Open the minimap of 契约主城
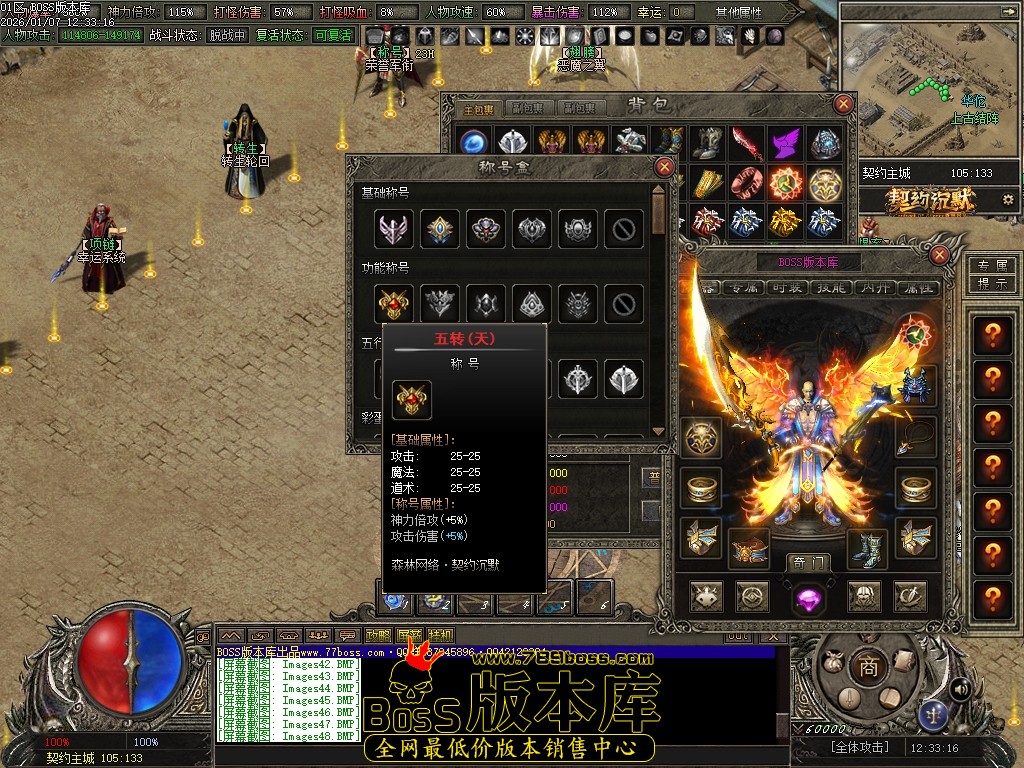 [929, 83]
